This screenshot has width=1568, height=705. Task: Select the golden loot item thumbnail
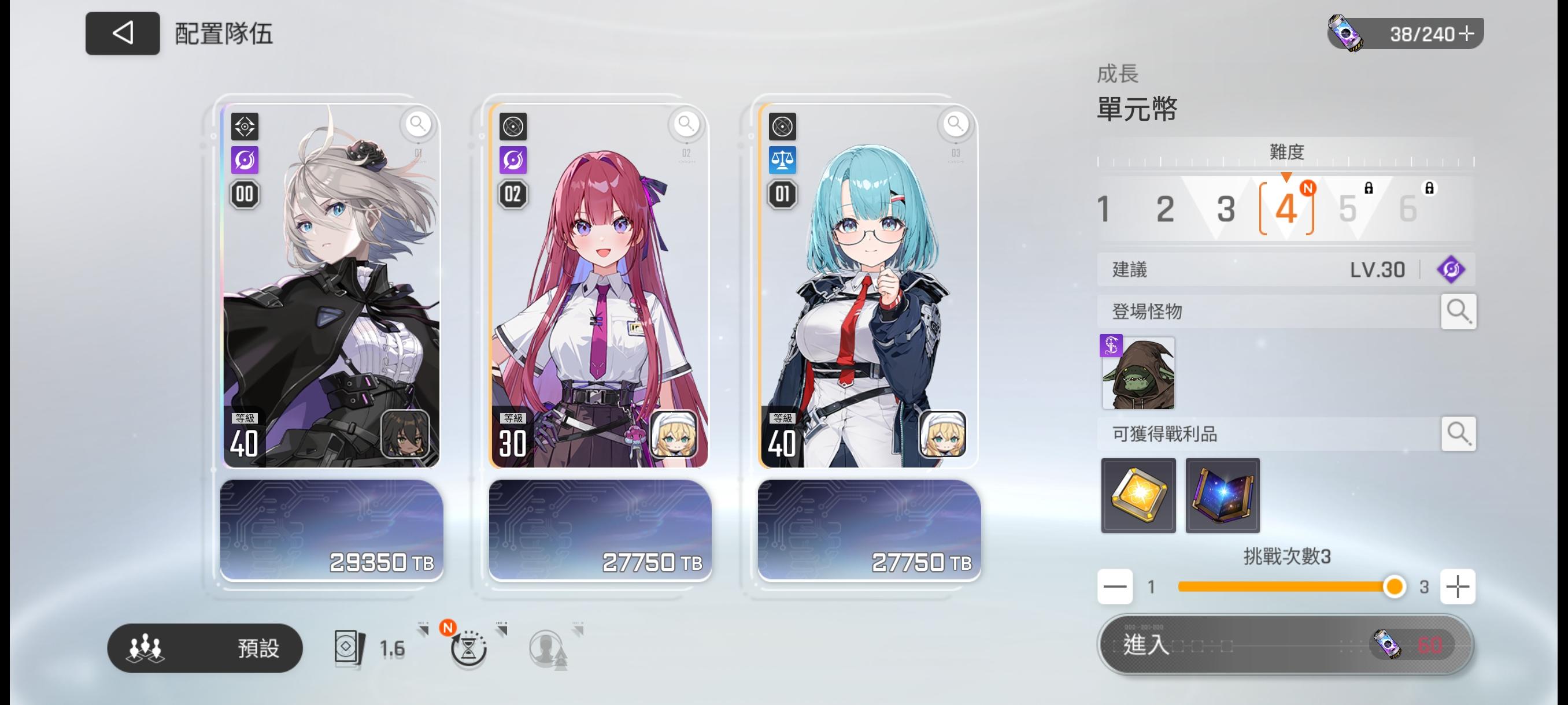(x=1138, y=495)
